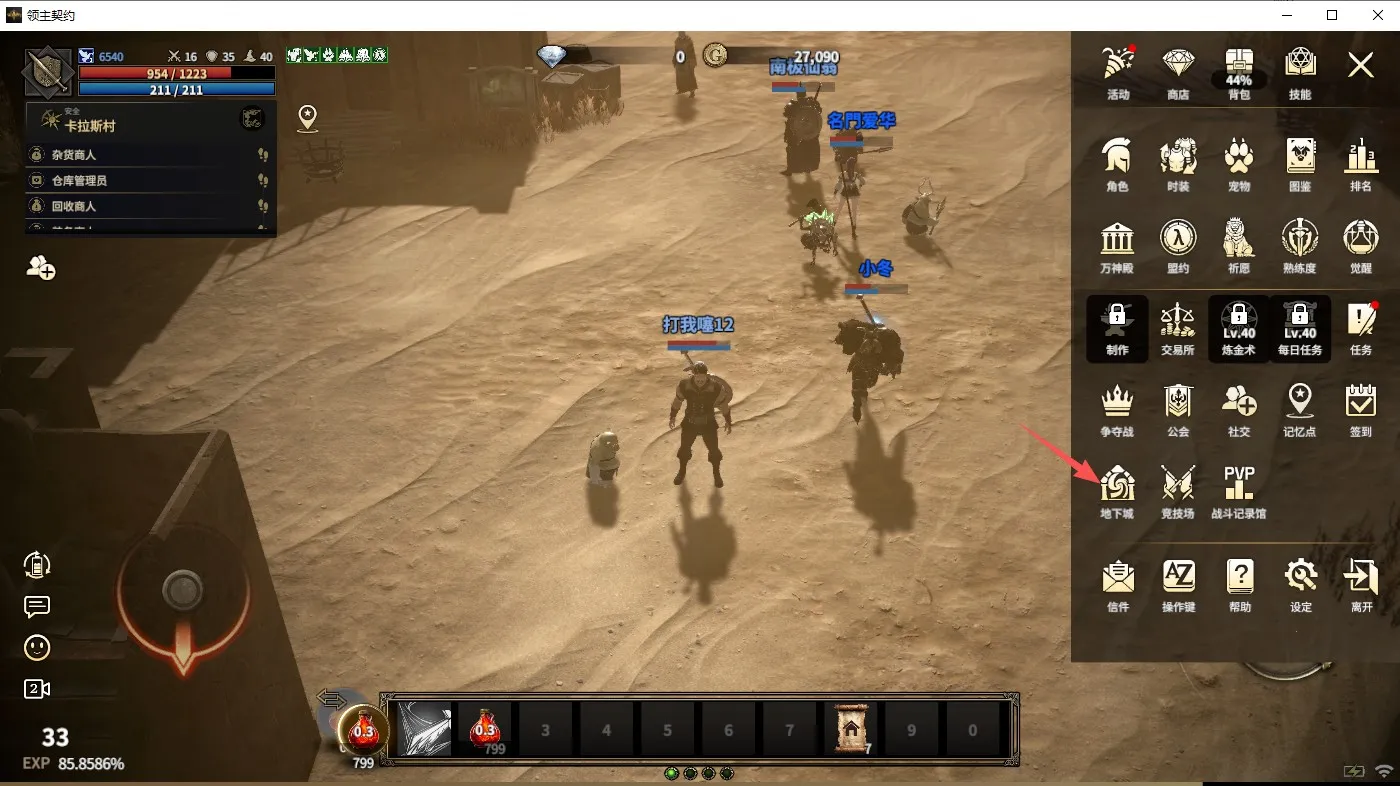The height and width of the screenshot is (786, 1400).
Task: Close the side menu with the X
Action: click(1360, 66)
